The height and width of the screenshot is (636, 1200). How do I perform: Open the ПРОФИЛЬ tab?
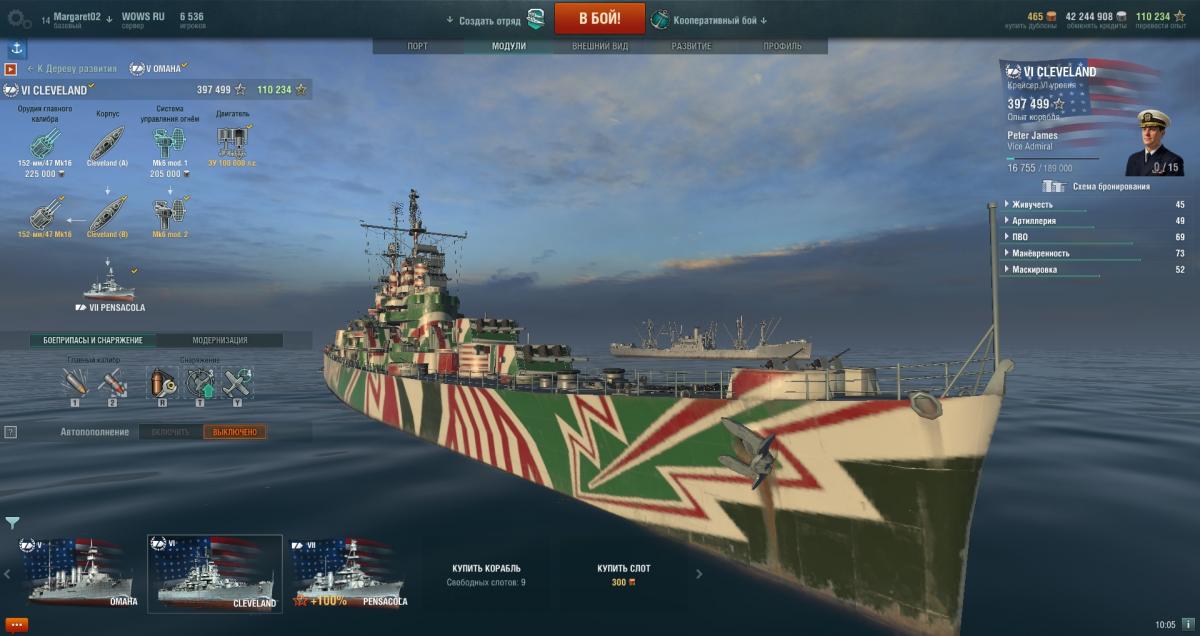pyautogui.click(x=781, y=47)
